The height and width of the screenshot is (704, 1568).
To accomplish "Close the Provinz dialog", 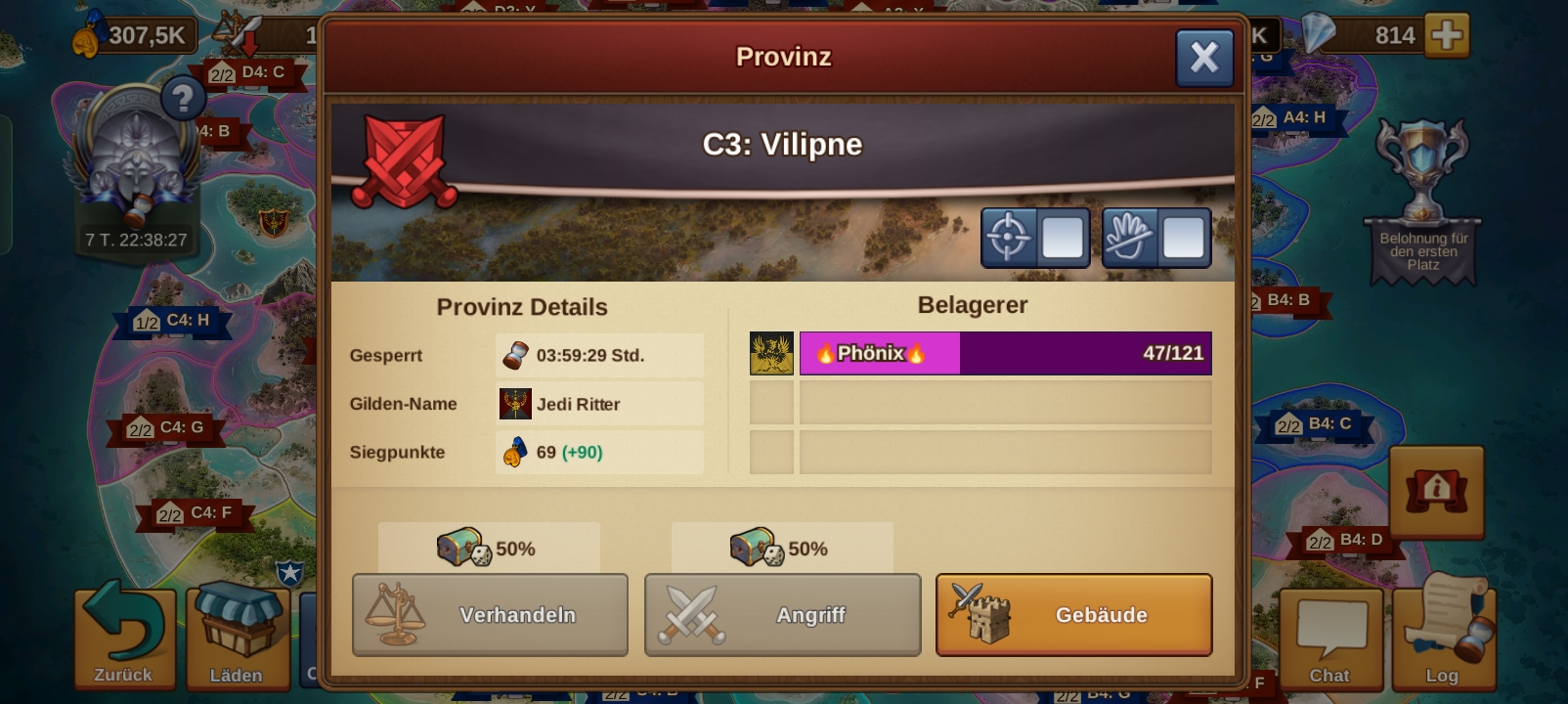I will (1203, 58).
